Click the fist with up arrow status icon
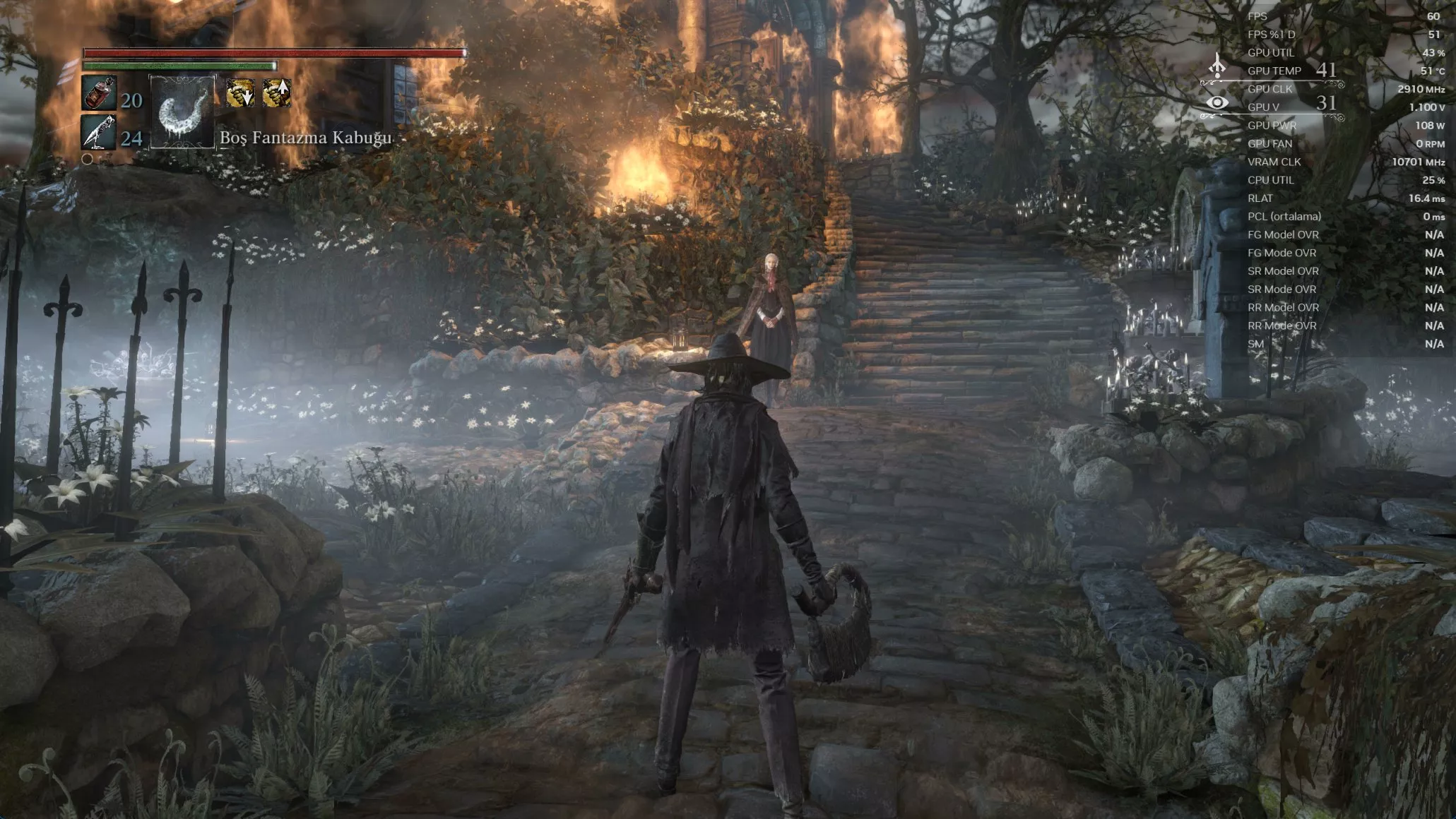The image size is (1456, 819). (x=276, y=93)
